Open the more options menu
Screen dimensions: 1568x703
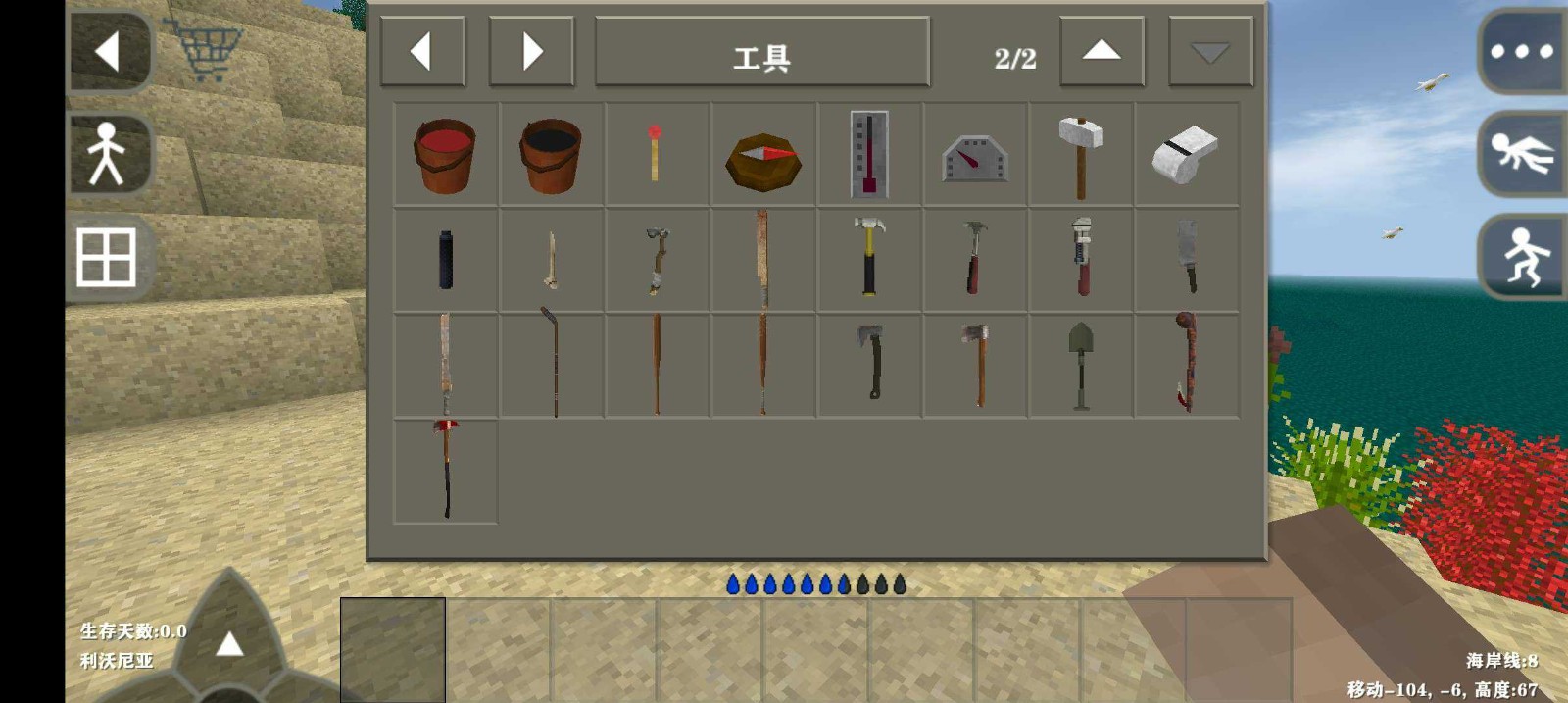[1521, 52]
